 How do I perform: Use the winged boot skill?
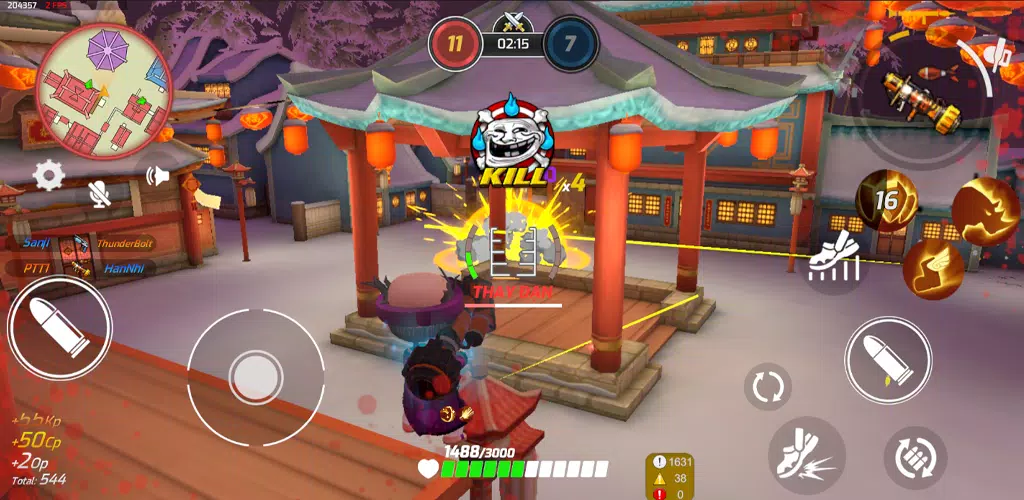click(x=932, y=269)
